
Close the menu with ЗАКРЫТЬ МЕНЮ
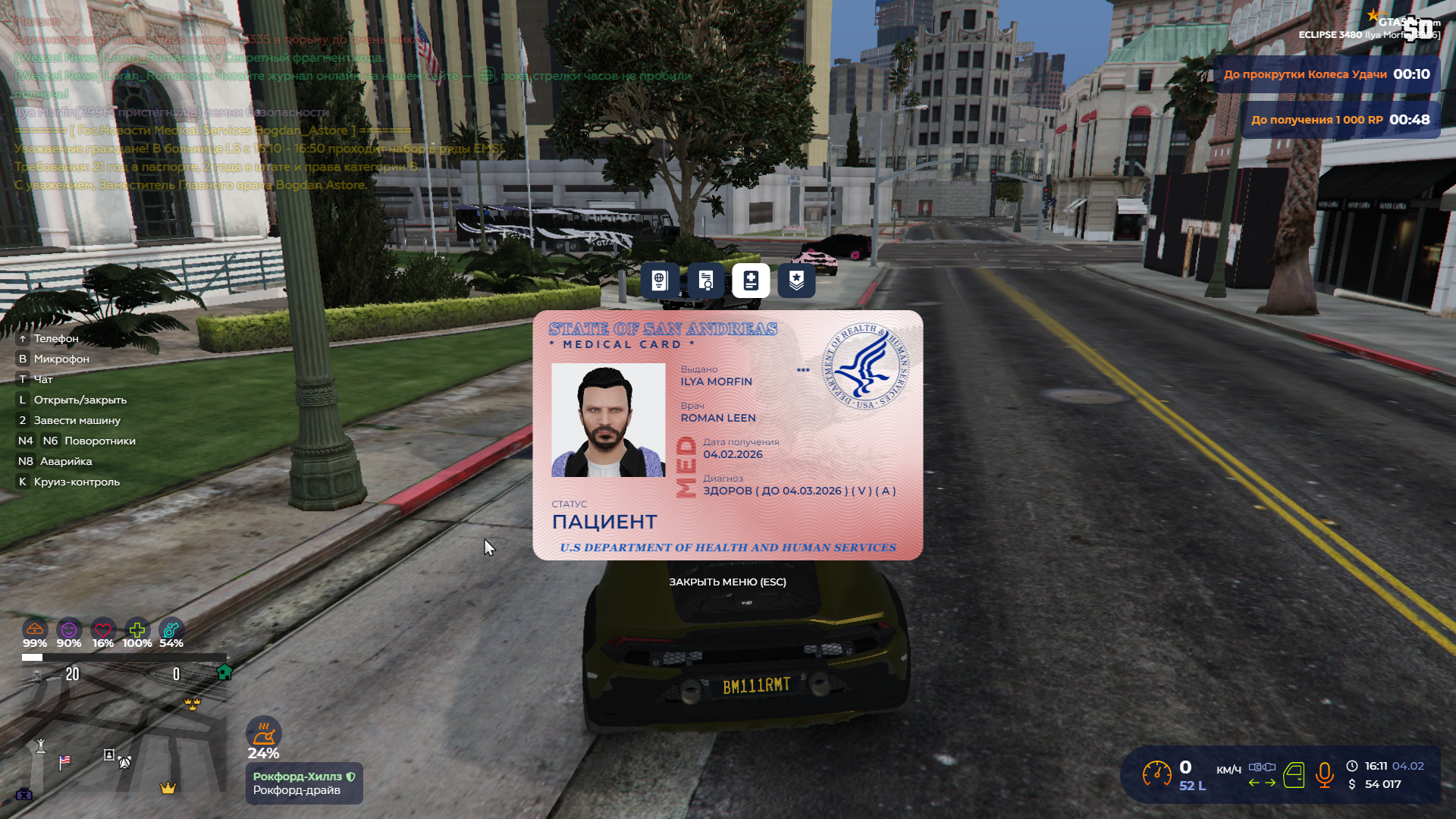pos(727,582)
